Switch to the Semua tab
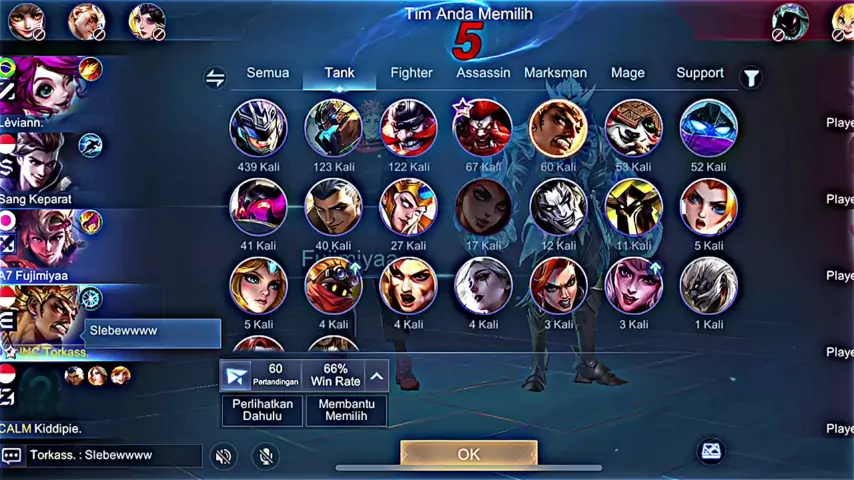 267,73
